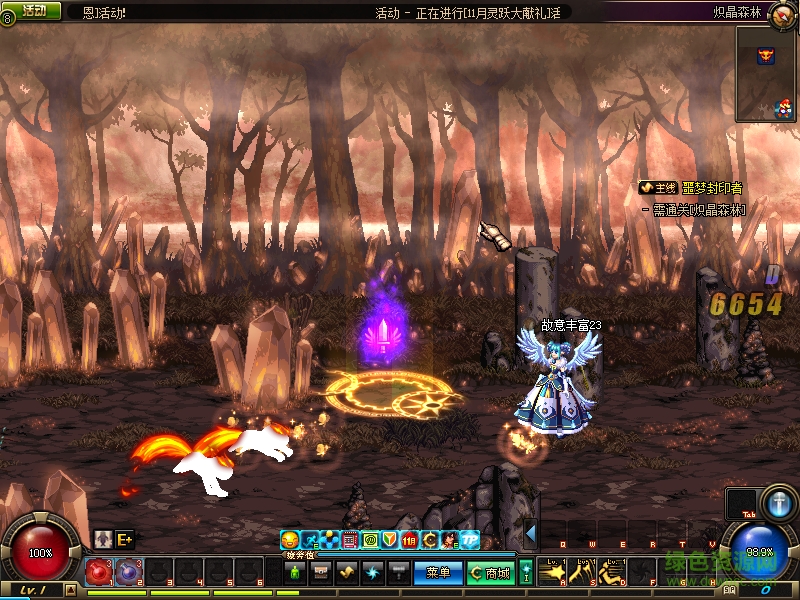
Task: Click the yellow smiley emote icon
Action: click(x=290, y=540)
